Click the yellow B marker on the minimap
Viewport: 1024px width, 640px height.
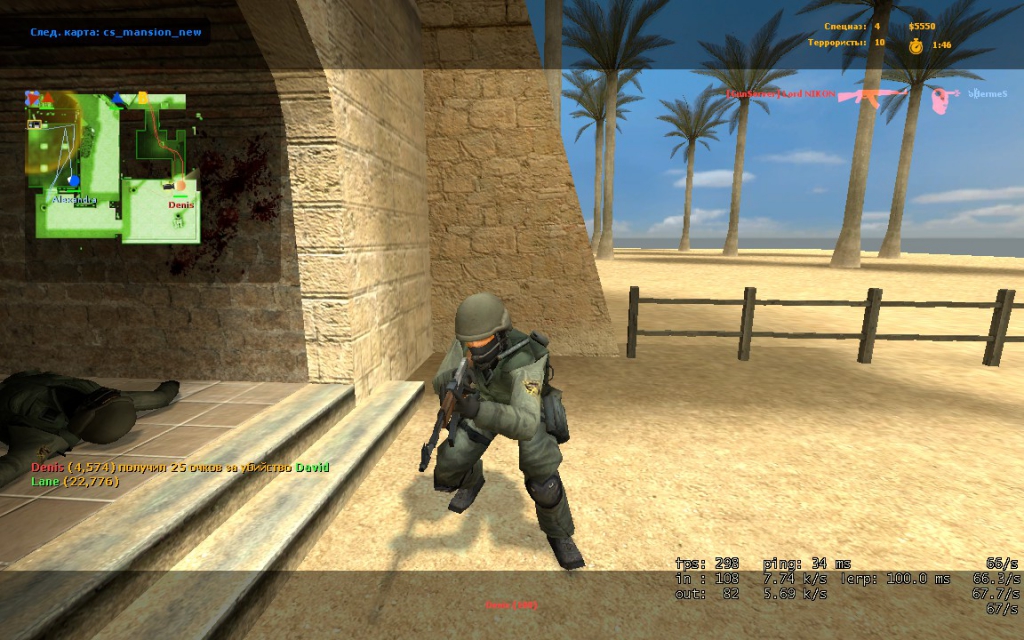[142, 98]
